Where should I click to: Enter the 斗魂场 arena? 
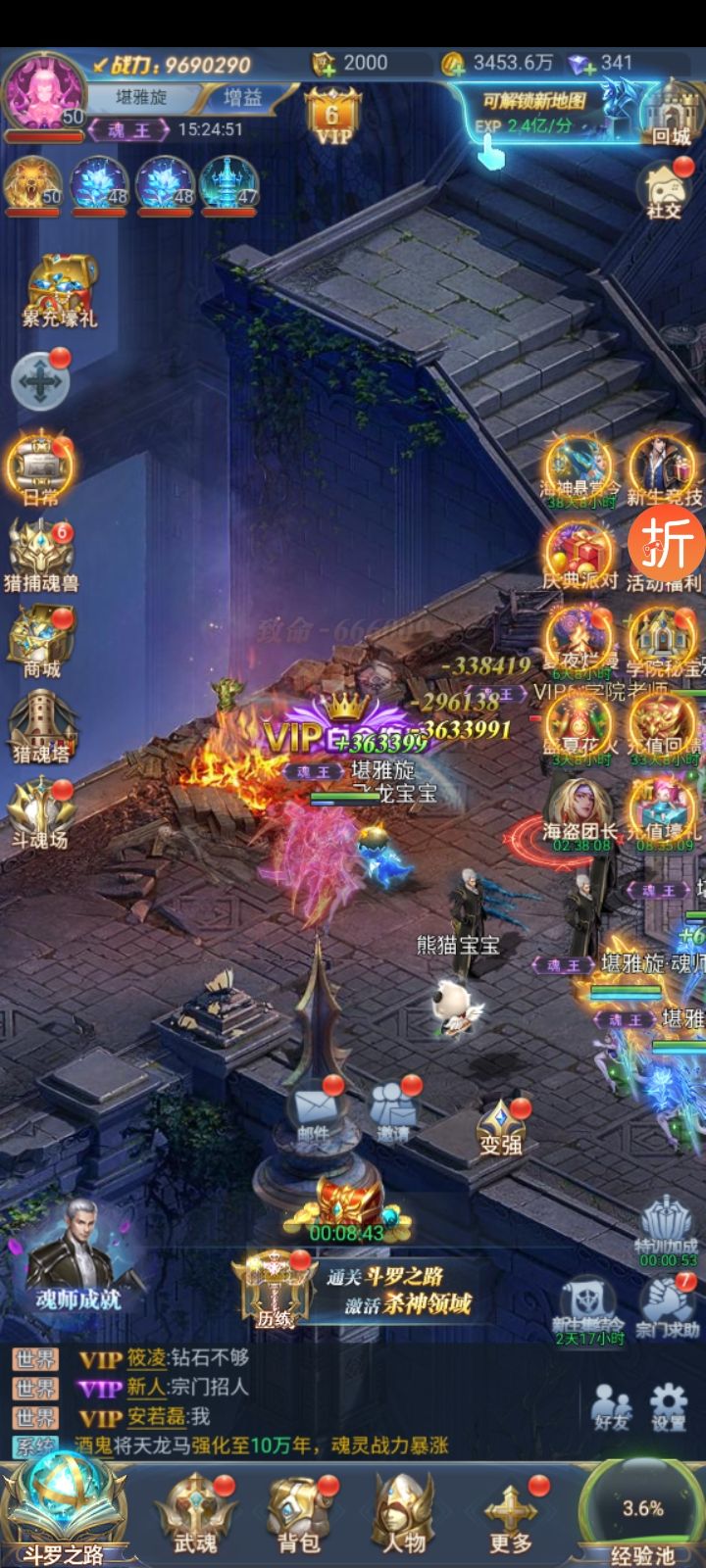click(39, 811)
